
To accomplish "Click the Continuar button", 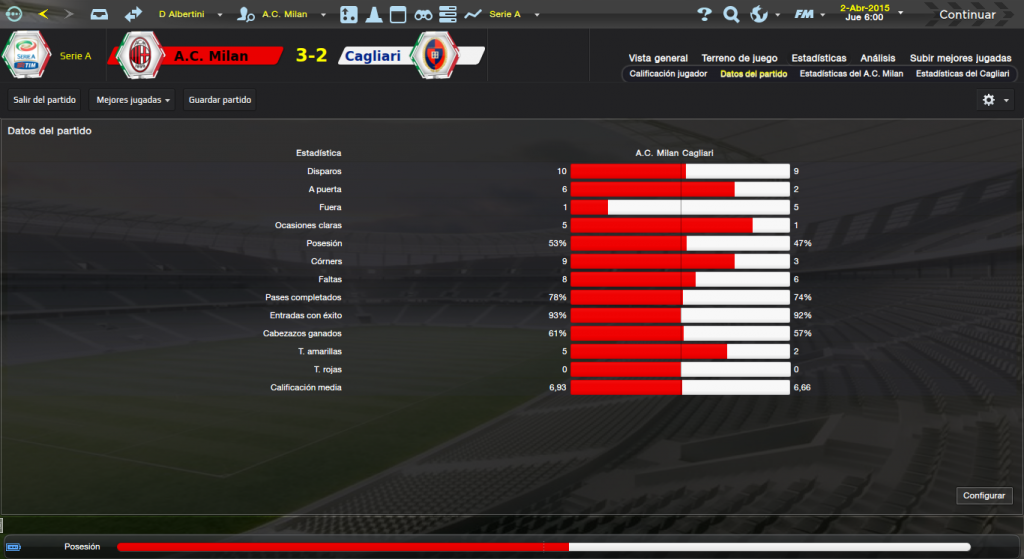I will point(967,15).
